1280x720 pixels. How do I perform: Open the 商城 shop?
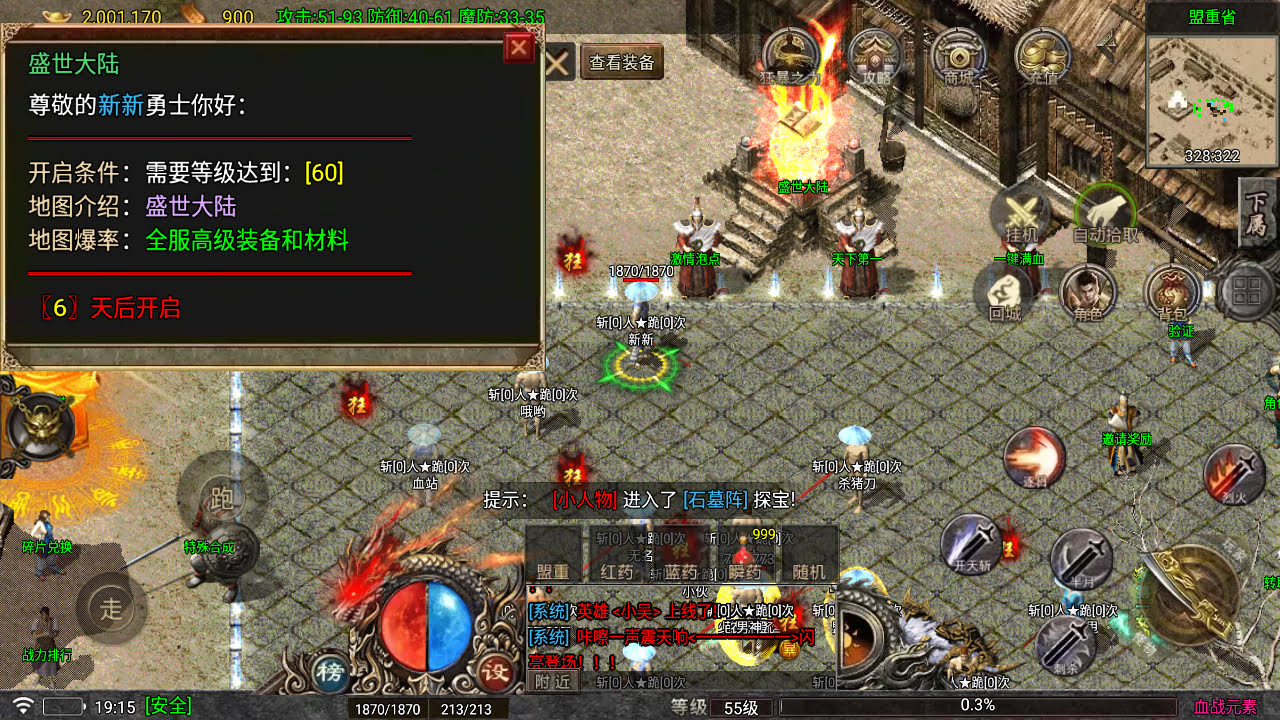[x=959, y=55]
